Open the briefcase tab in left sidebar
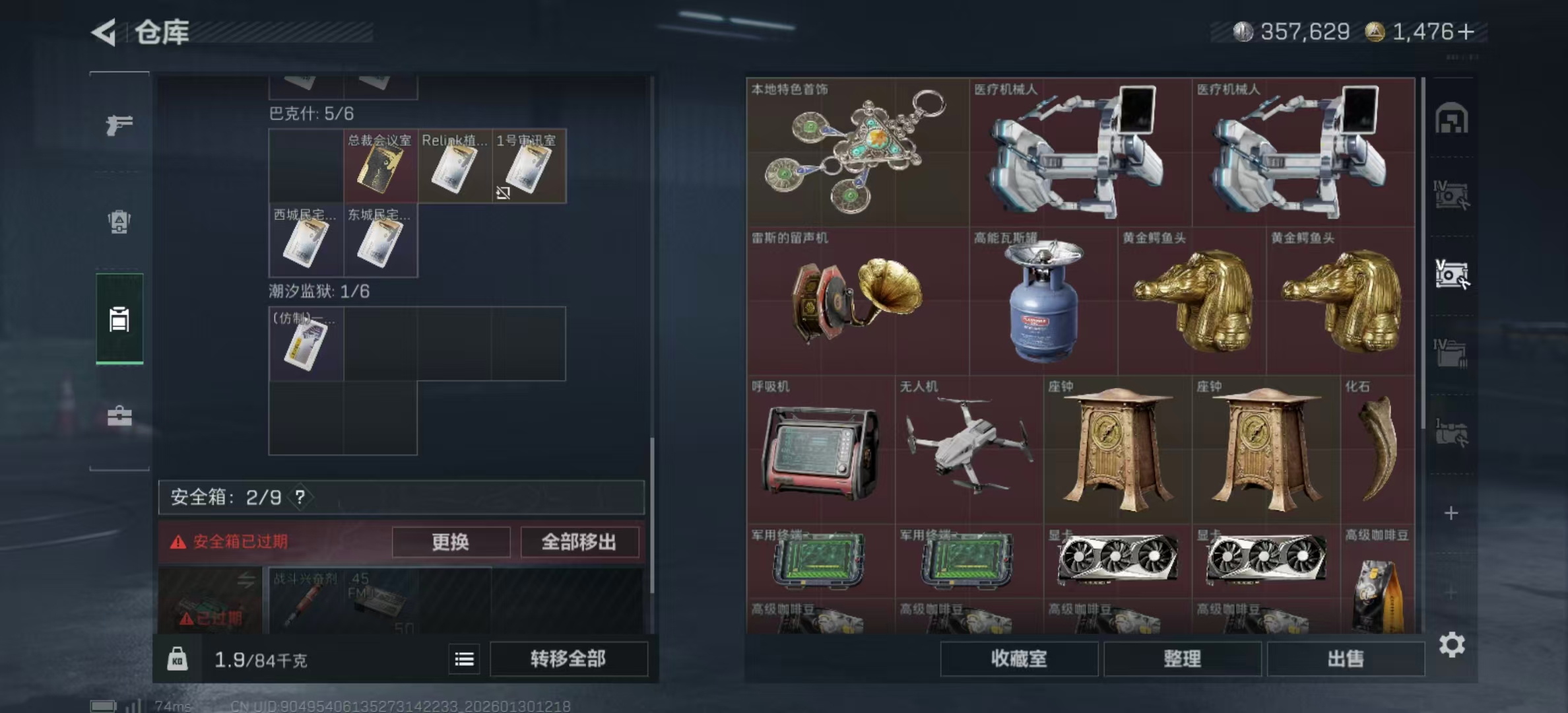Viewport: 1568px width, 713px height. (119, 416)
